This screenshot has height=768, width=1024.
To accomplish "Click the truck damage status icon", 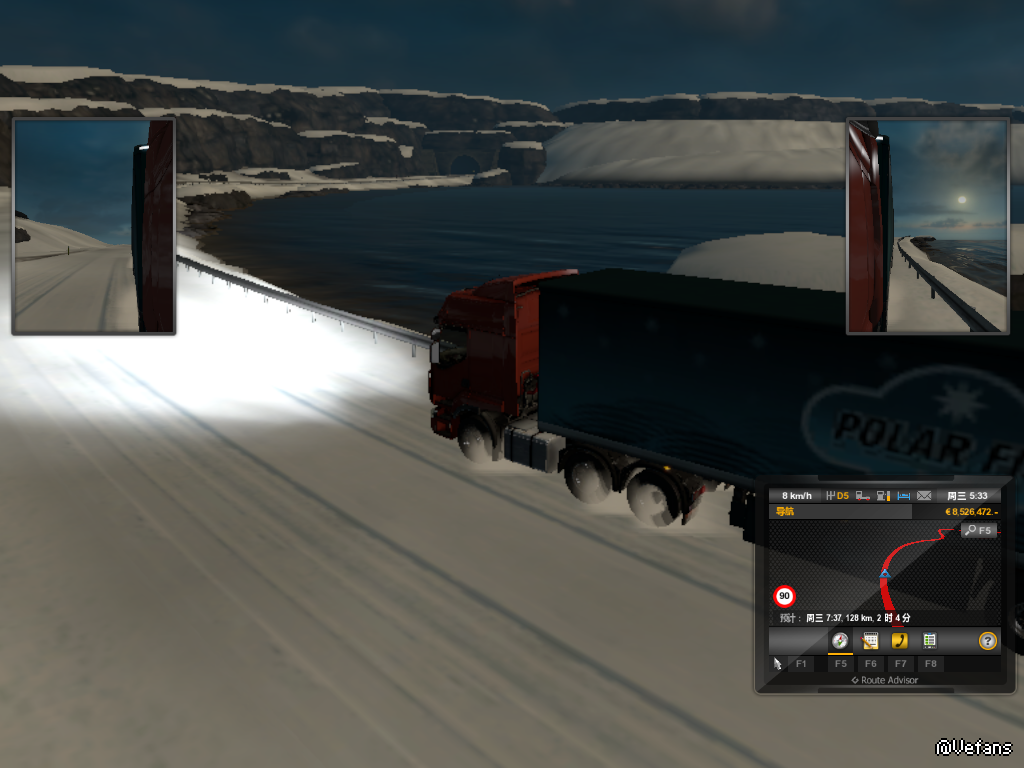I will coord(863,496).
